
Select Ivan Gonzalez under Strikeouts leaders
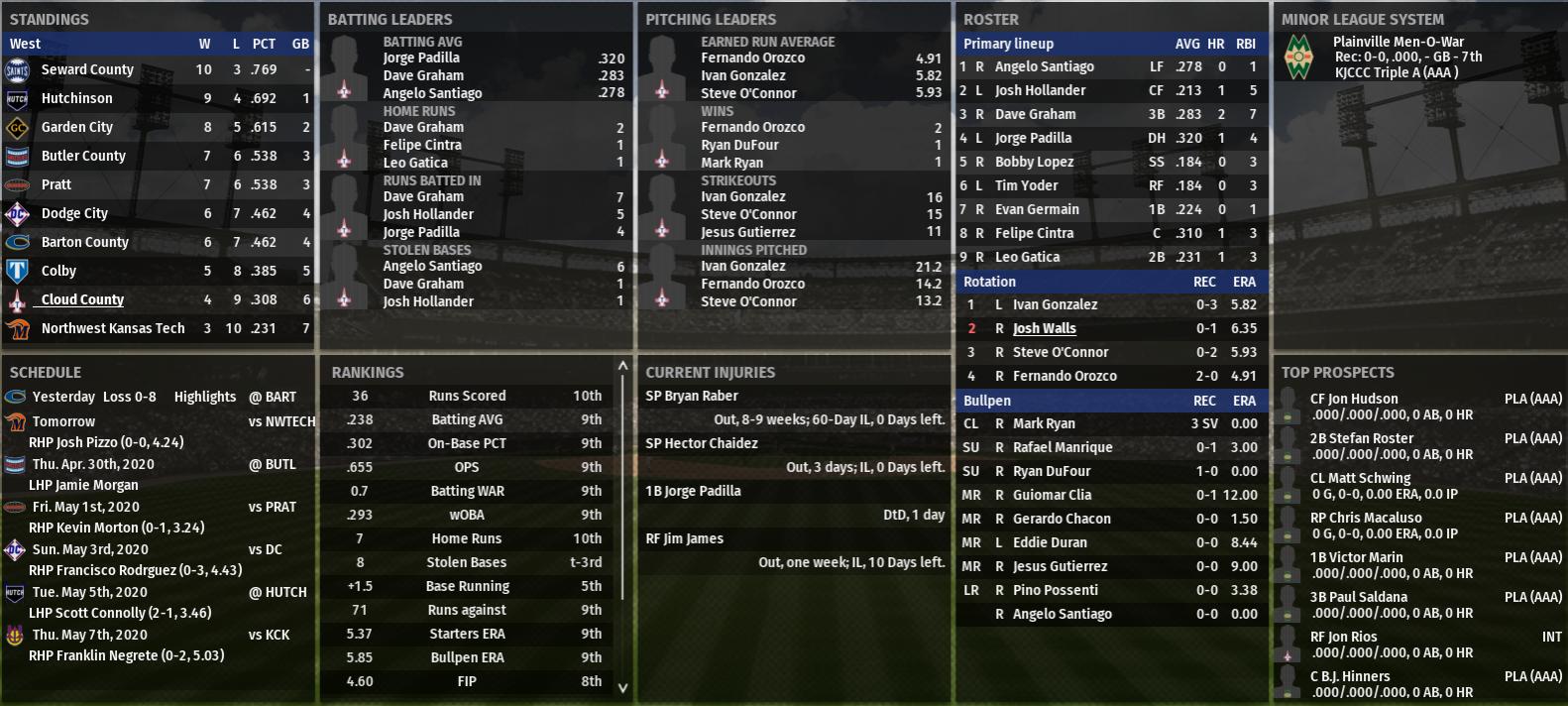(x=742, y=197)
